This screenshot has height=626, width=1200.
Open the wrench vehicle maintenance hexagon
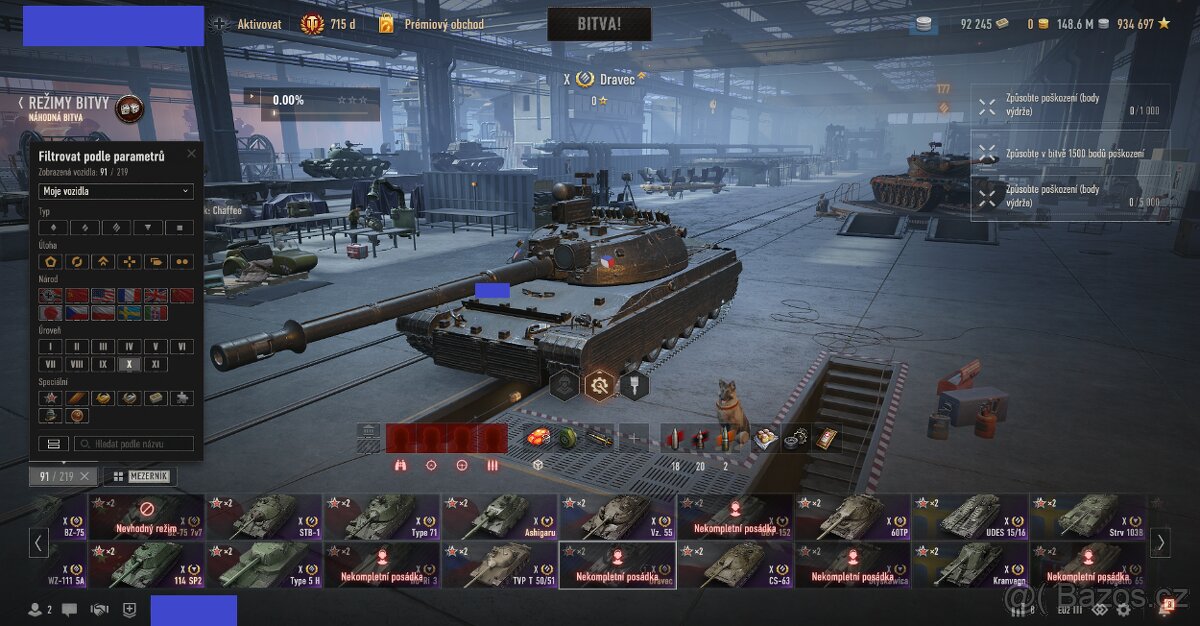[x=600, y=385]
